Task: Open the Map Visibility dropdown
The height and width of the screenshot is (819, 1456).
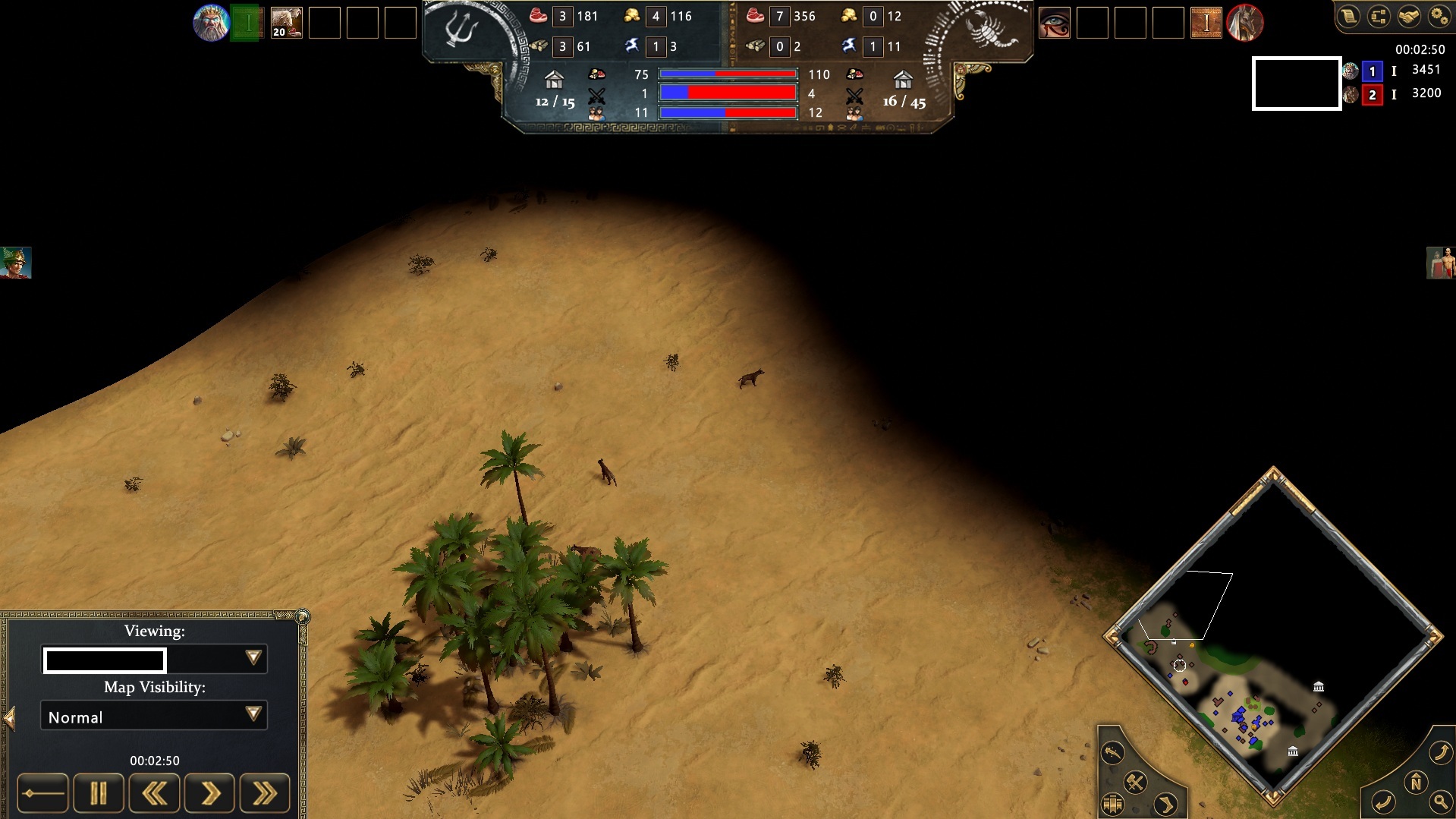Action: click(253, 714)
